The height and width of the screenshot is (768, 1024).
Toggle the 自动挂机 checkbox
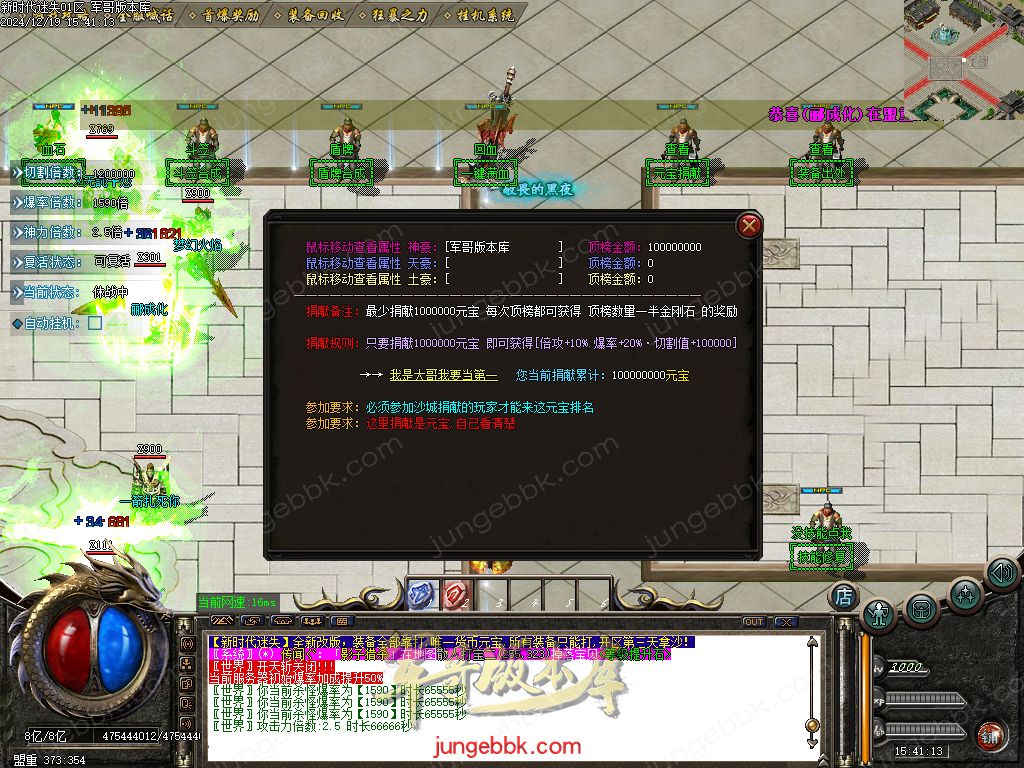tap(95, 323)
